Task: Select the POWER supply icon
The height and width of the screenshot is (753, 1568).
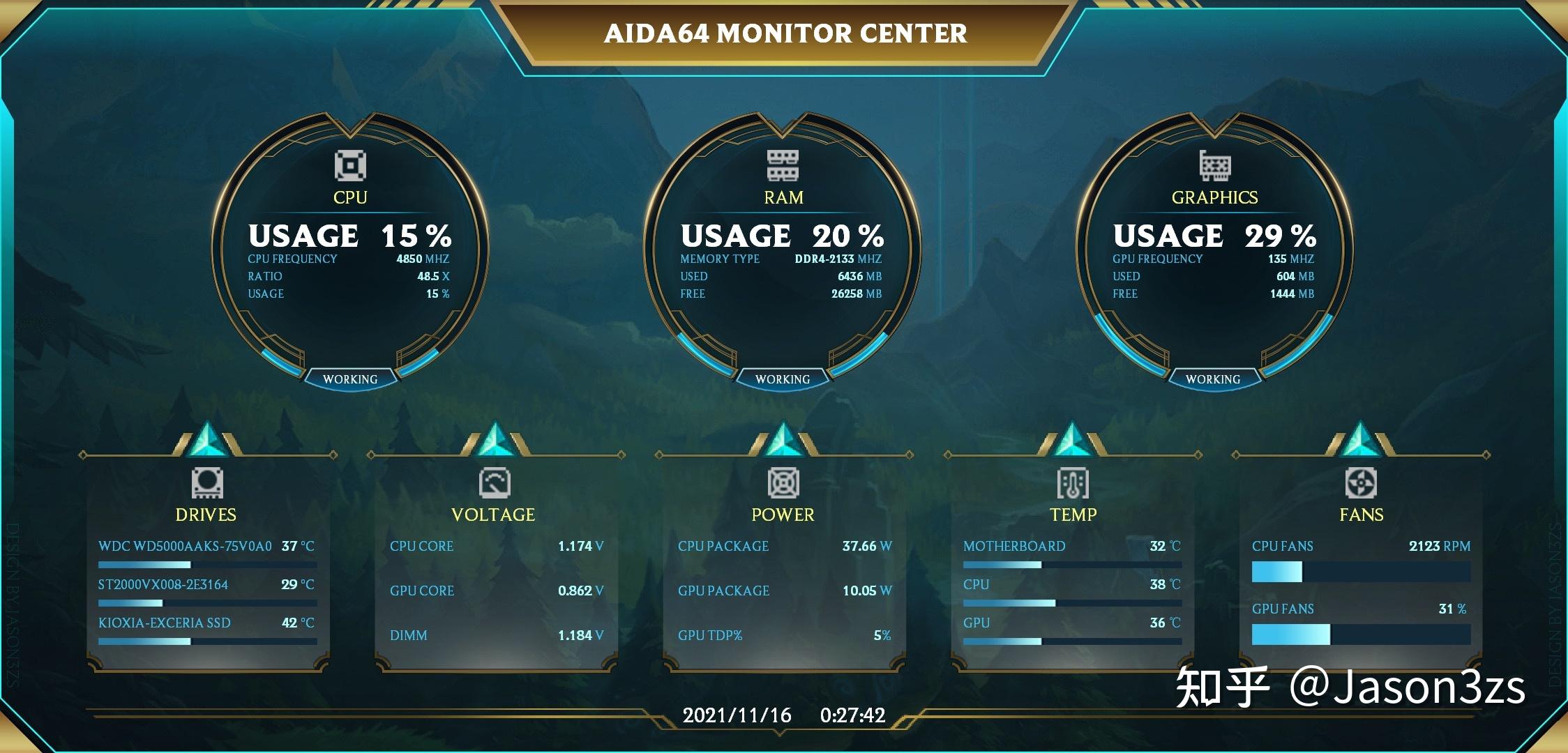Action: click(784, 484)
